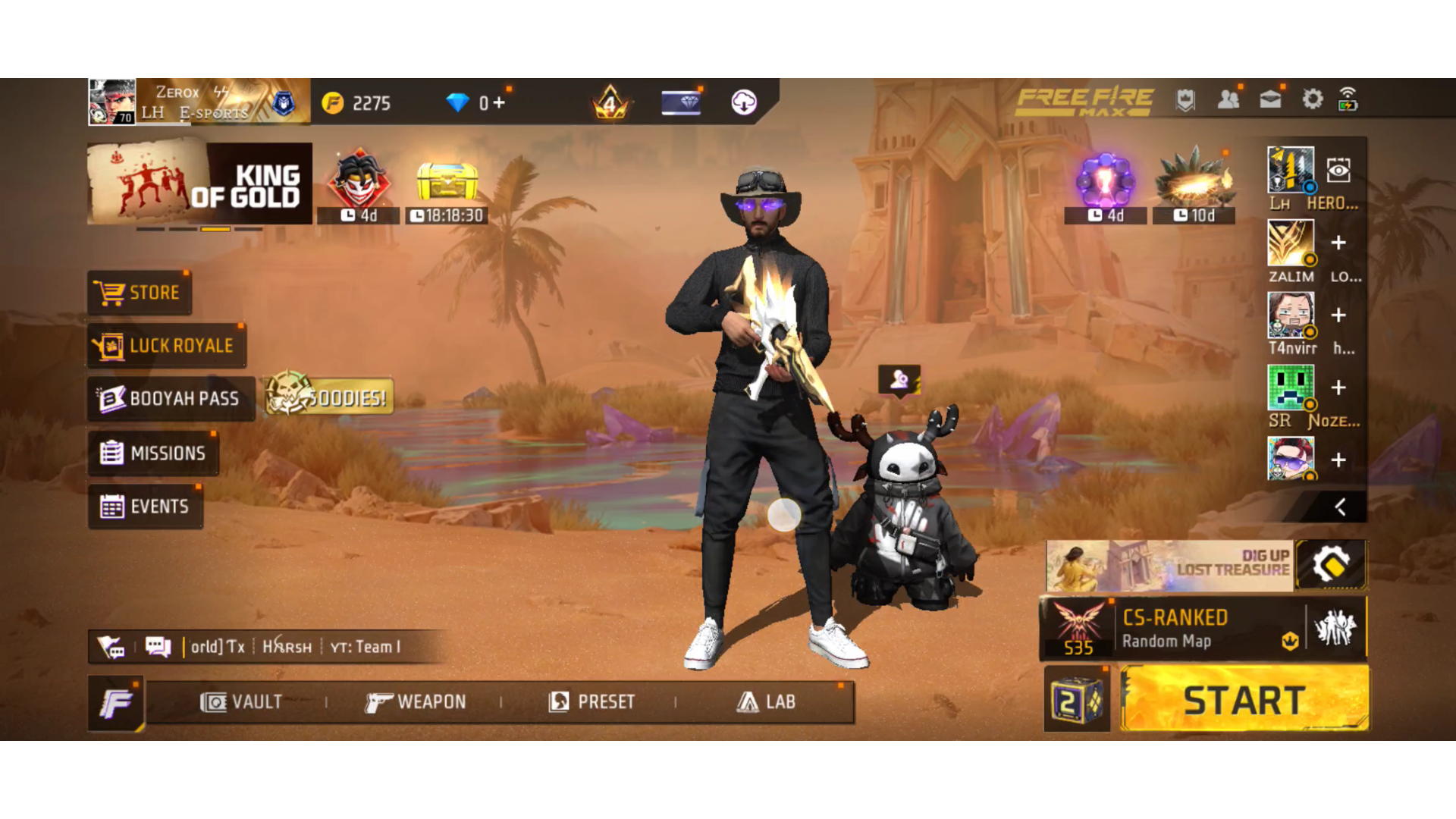Image resolution: width=1456 pixels, height=819 pixels.
Task: Open the MISSIONS menu
Action: coord(153,453)
